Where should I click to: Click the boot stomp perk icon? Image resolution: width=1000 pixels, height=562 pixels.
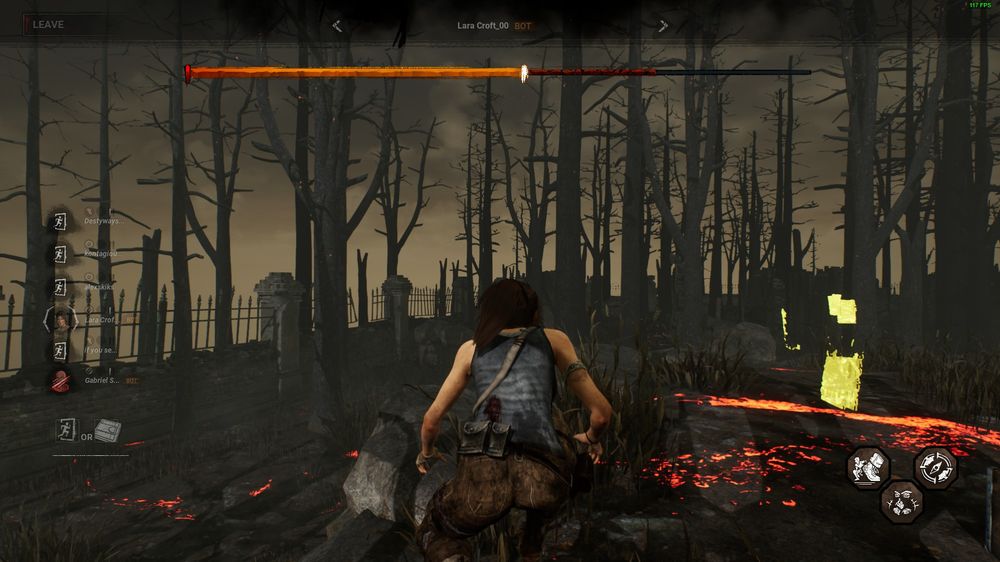(867, 467)
